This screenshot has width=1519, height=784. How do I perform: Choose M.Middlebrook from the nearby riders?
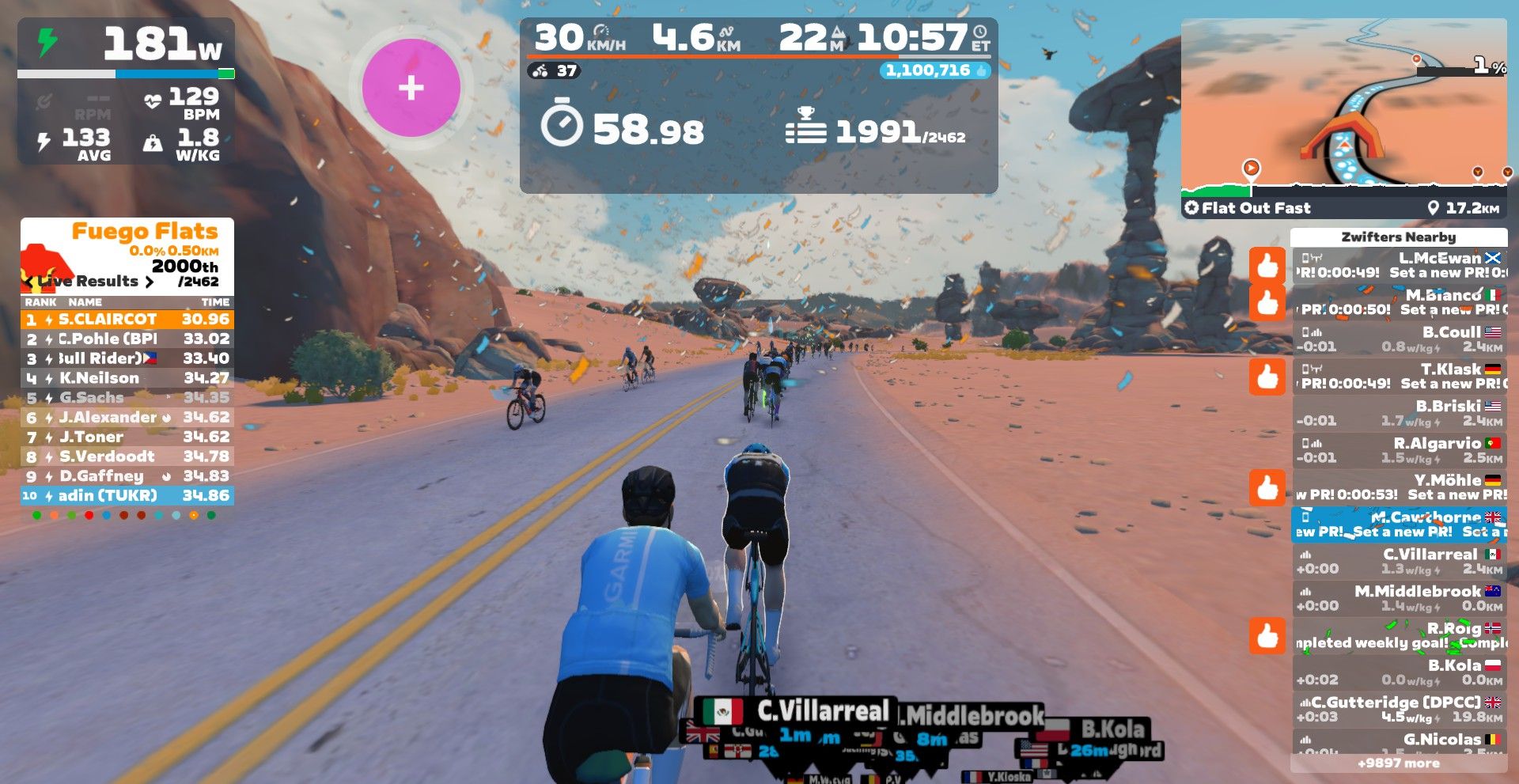[x=1399, y=598]
